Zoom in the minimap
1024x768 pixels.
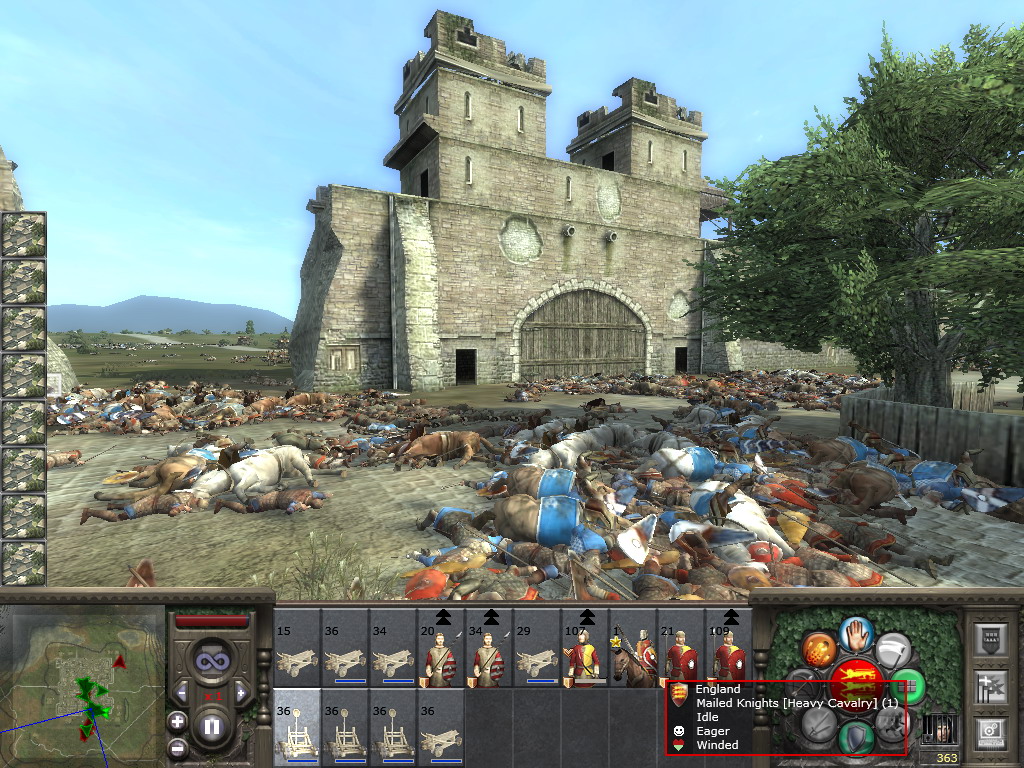click(177, 721)
